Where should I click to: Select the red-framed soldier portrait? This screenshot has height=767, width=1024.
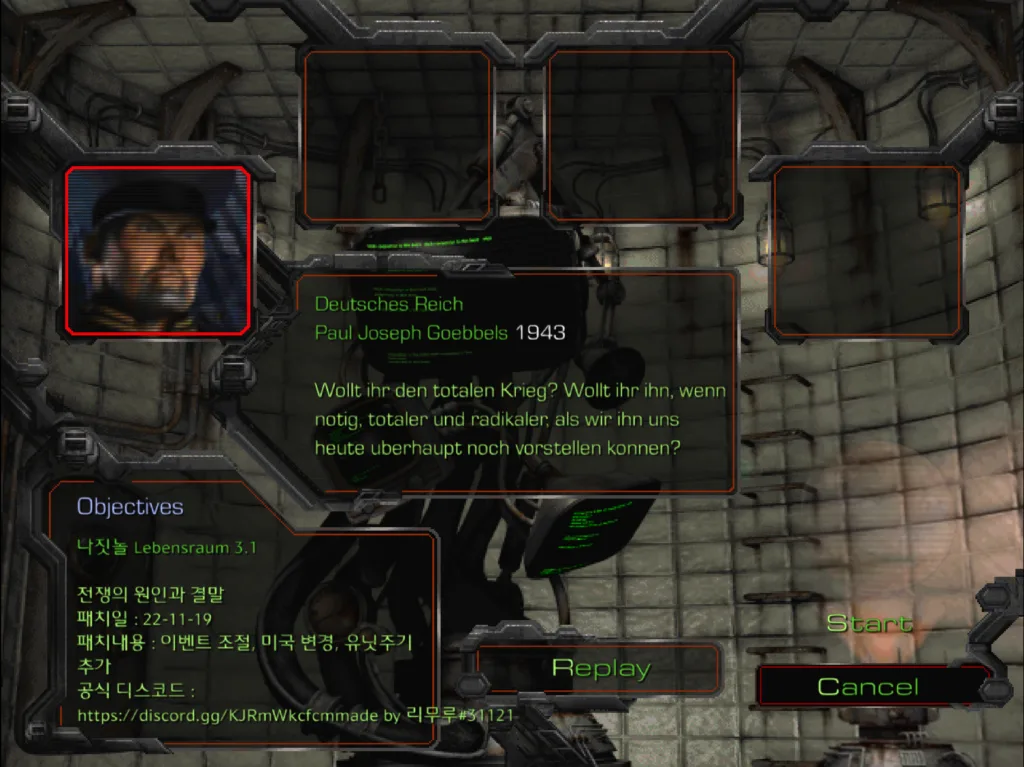pyautogui.click(x=157, y=250)
